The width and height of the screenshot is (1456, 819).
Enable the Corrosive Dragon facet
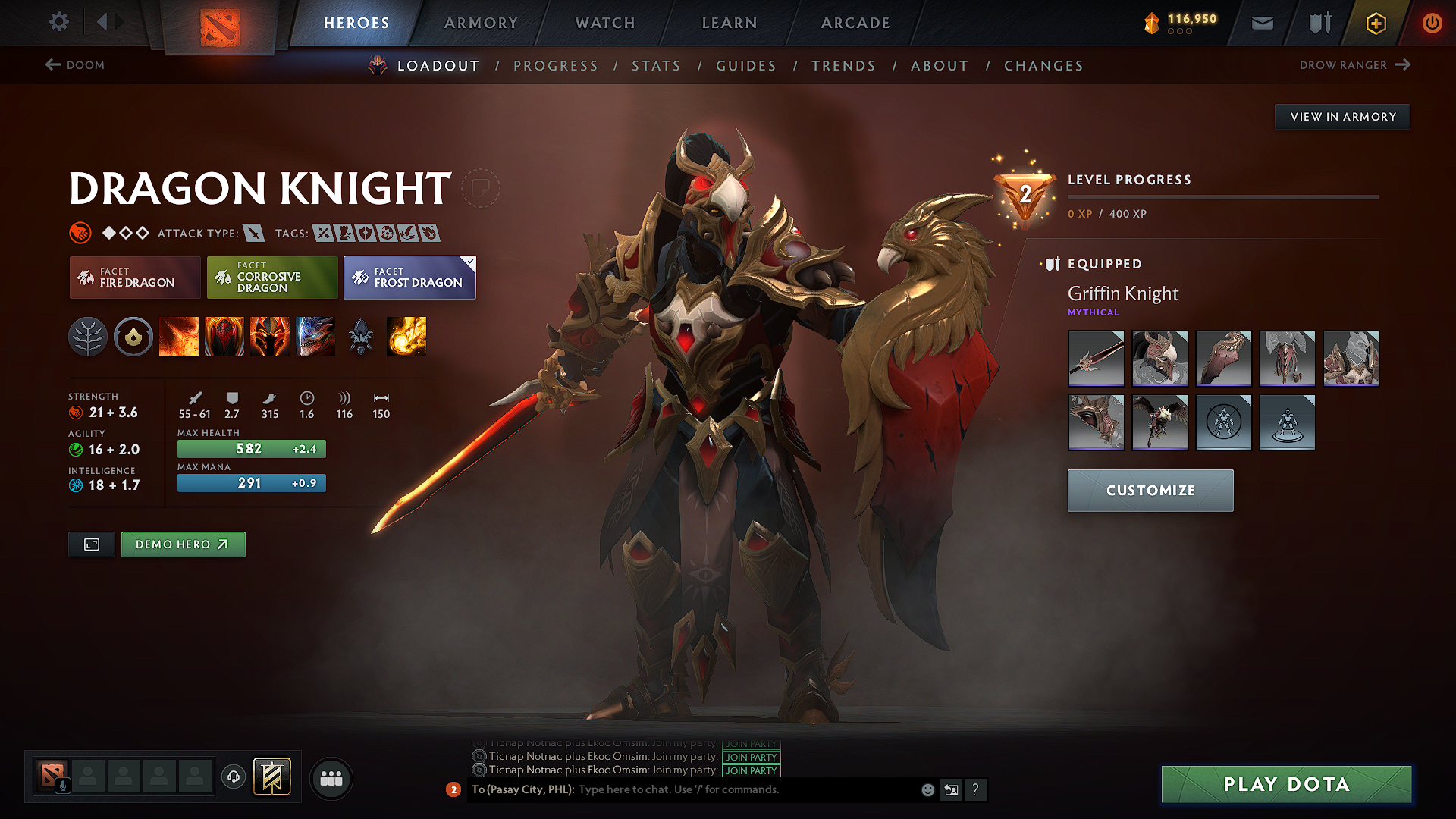pos(271,278)
